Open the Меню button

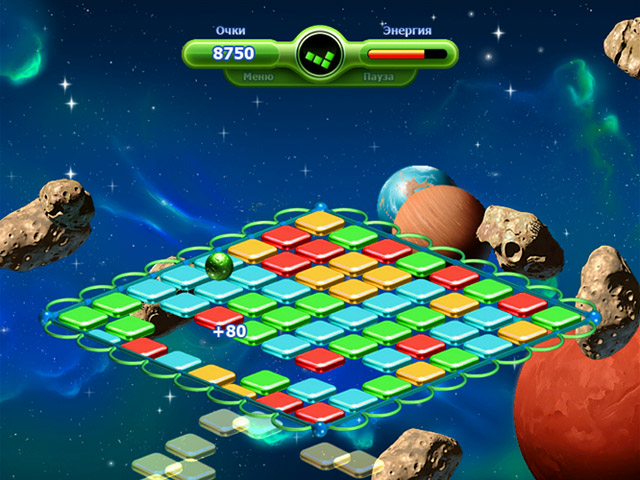pos(258,75)
